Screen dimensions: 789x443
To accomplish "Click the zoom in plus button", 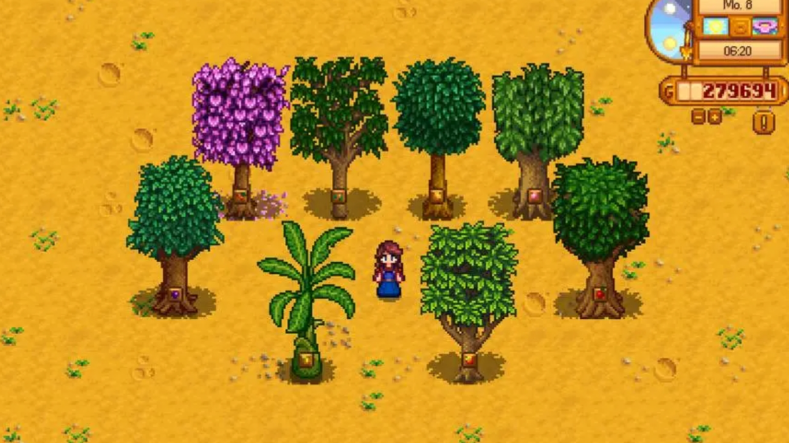I will (x=715, y=117).
